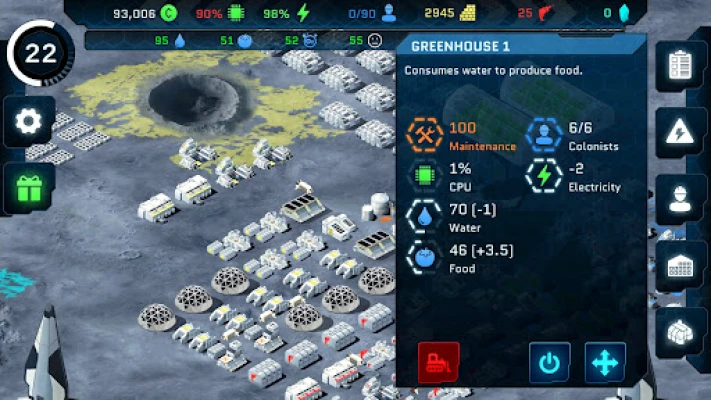Open the green gift box reward

(29, 187)
